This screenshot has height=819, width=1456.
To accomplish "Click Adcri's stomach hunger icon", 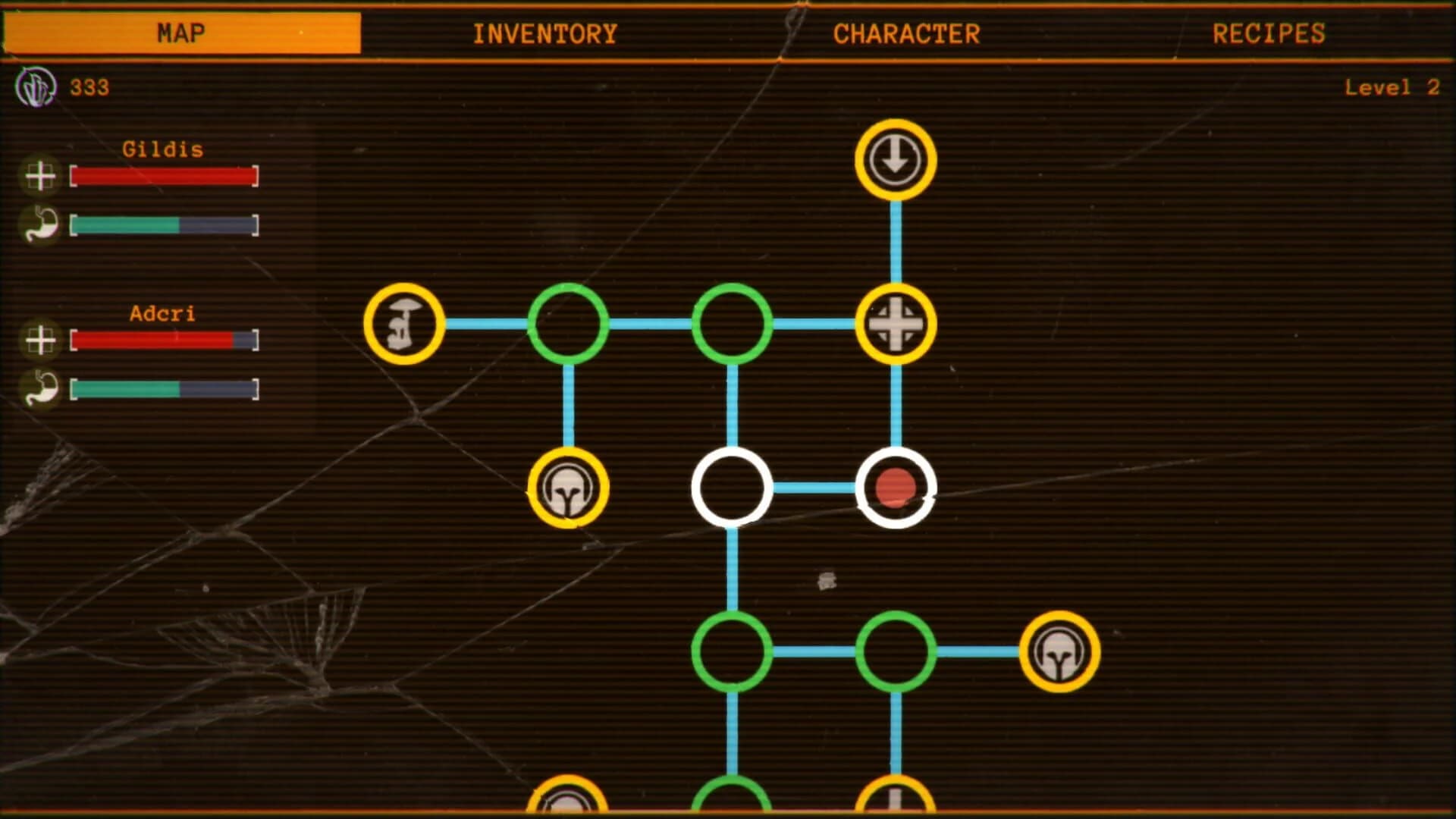I will click(42, 388).
